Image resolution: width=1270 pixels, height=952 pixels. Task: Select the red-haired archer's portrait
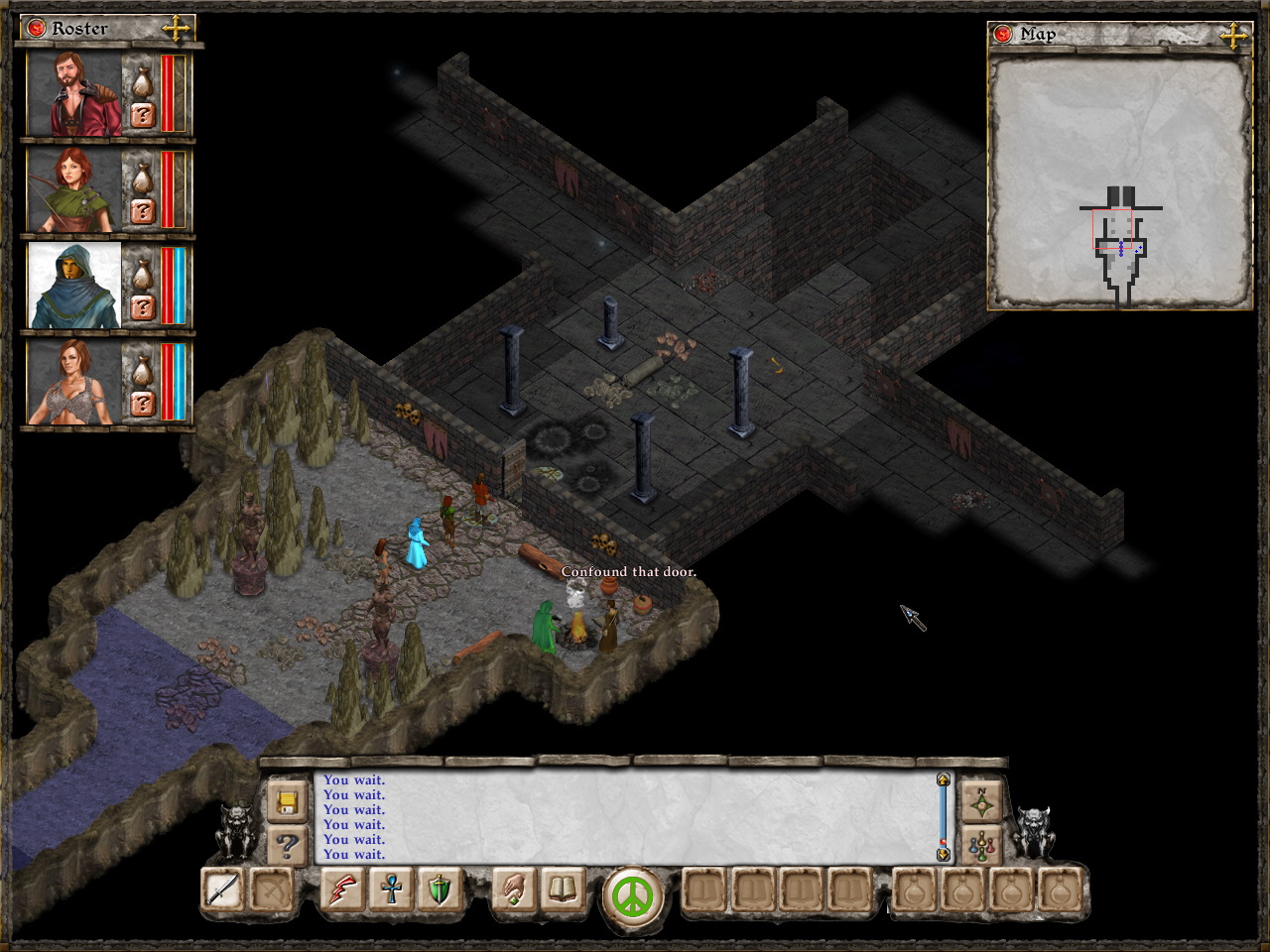click(x=74, y=189)
